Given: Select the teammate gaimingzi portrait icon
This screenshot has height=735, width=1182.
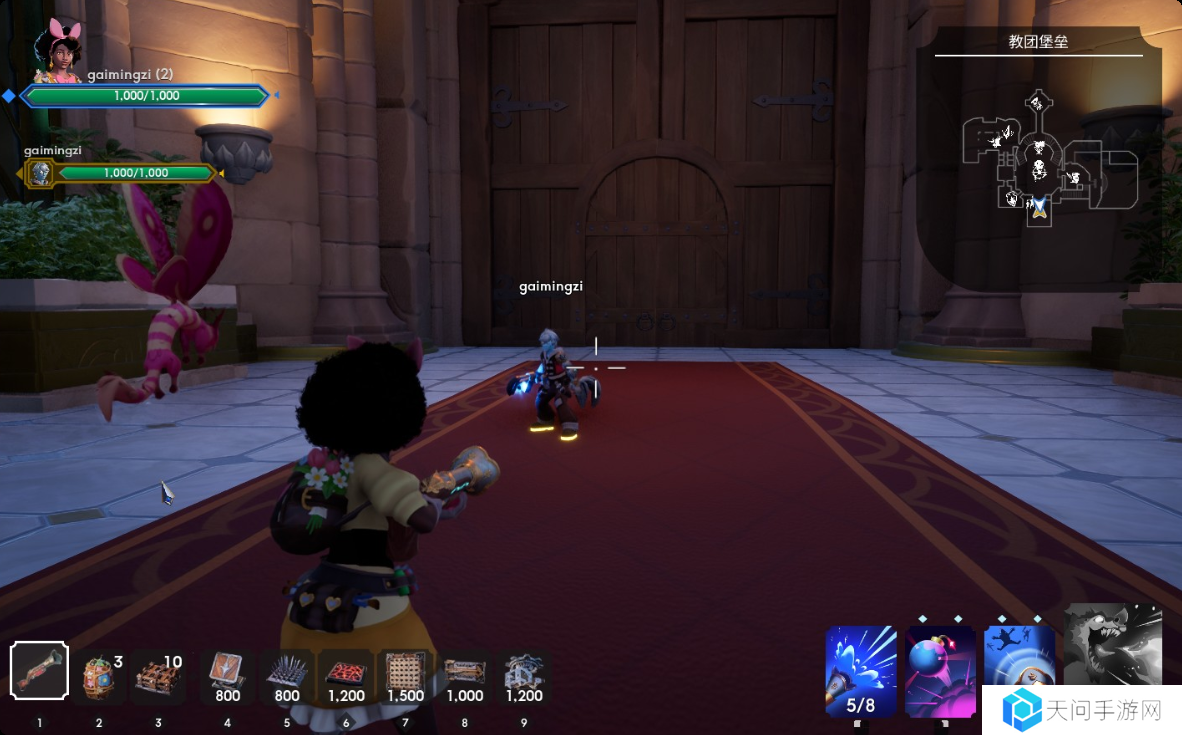Looking at the screenshot, I should [41, 173].
